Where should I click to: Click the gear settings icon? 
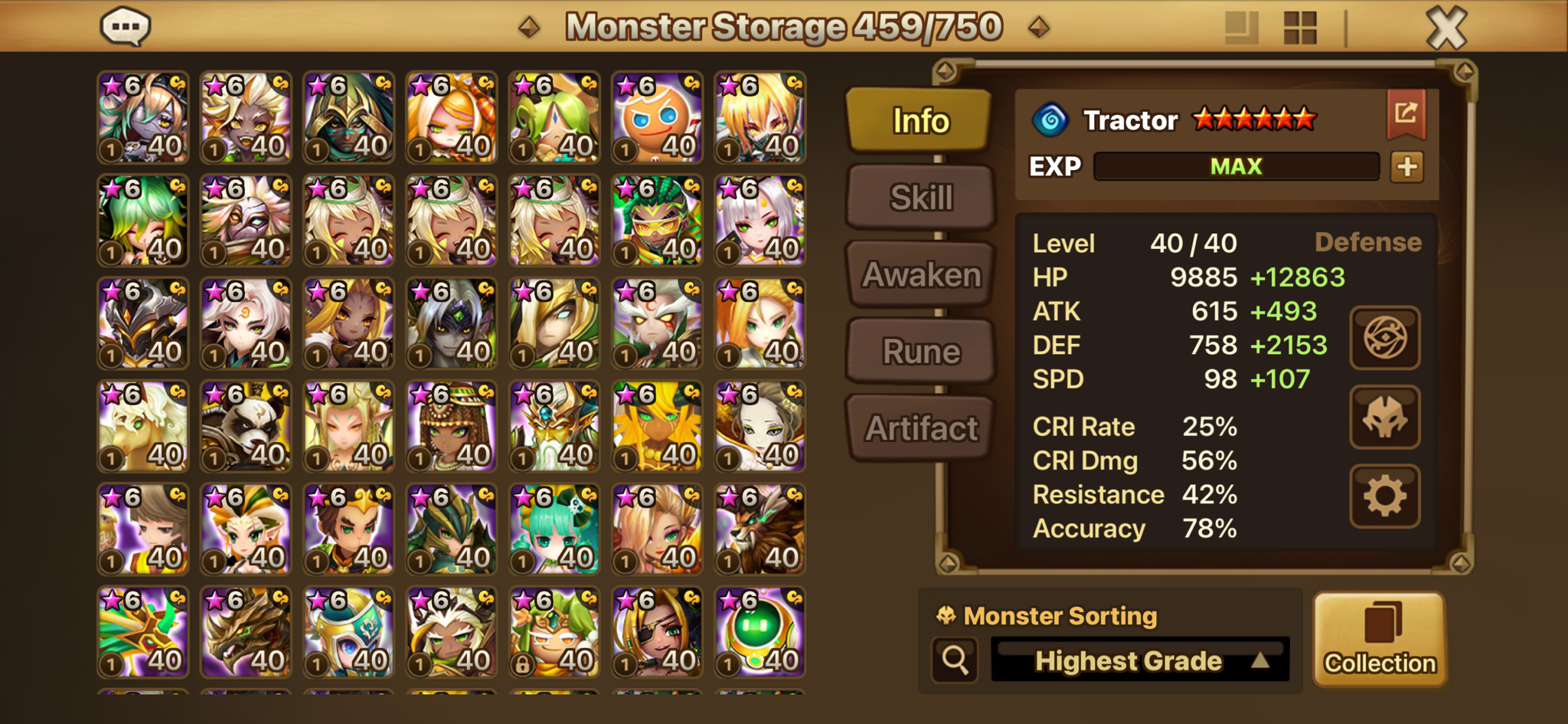click(1384, 496)
